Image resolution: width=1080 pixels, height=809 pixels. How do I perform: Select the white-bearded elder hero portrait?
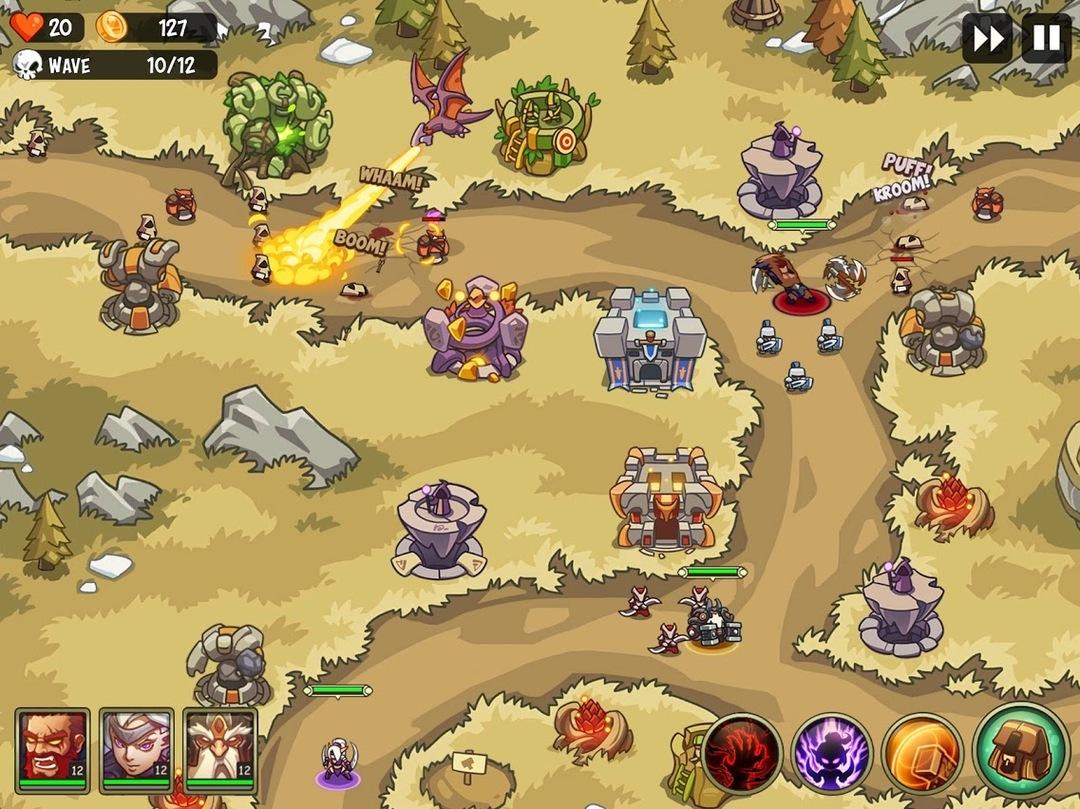pyautogui.click(x=220, y=745)
